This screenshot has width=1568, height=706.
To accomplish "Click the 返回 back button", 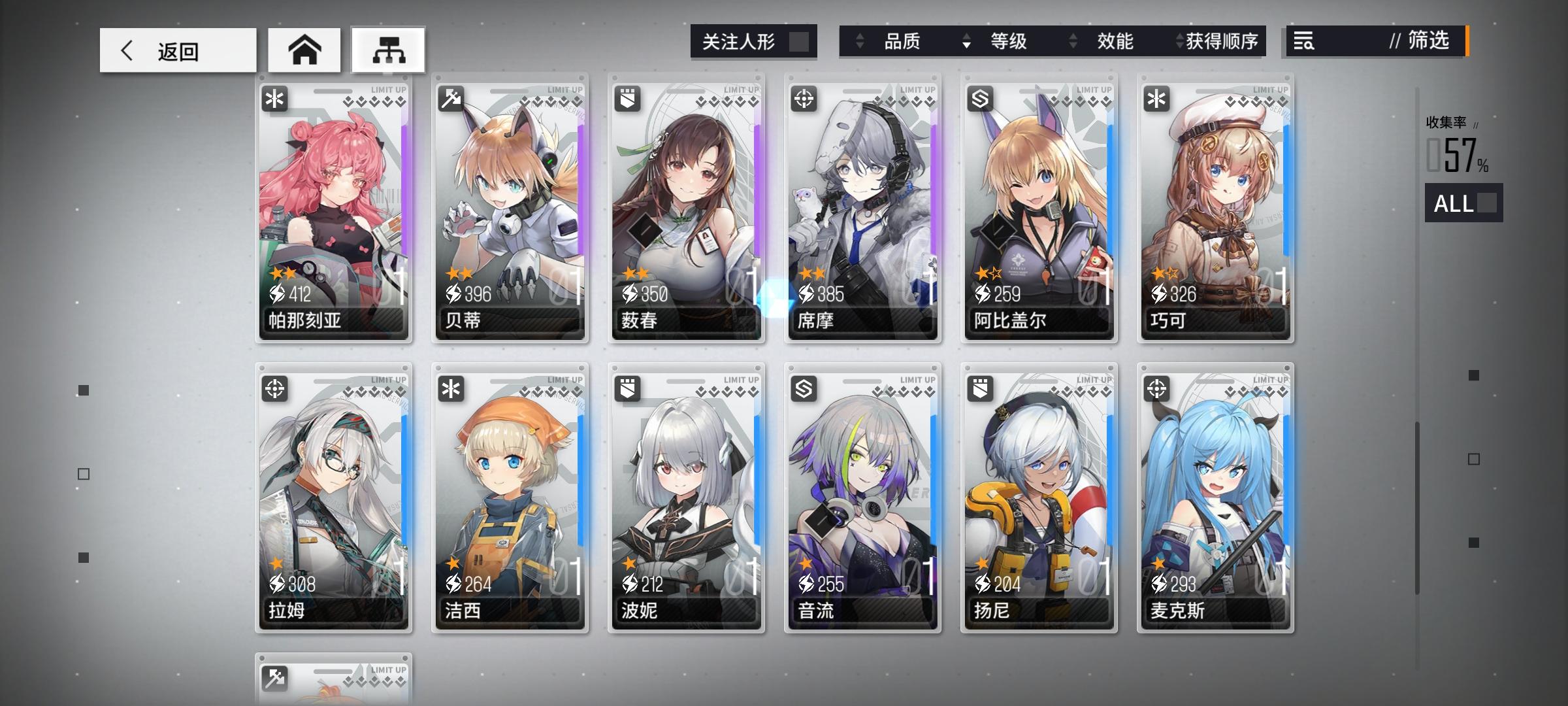I will coord(177,49).
